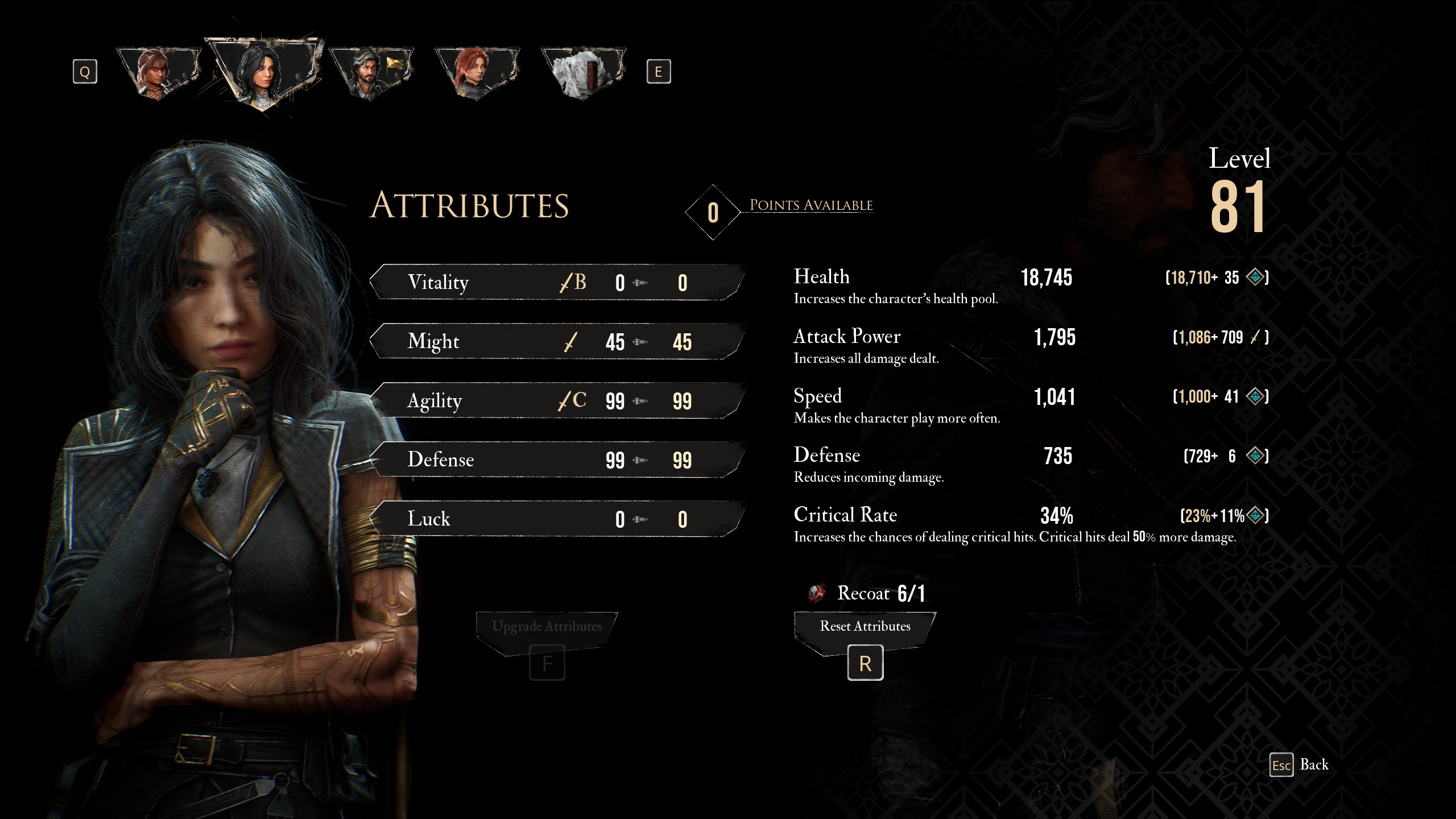Click the Q previous-character key button
The image size is (1456, 819).
(x=85, y=71)
